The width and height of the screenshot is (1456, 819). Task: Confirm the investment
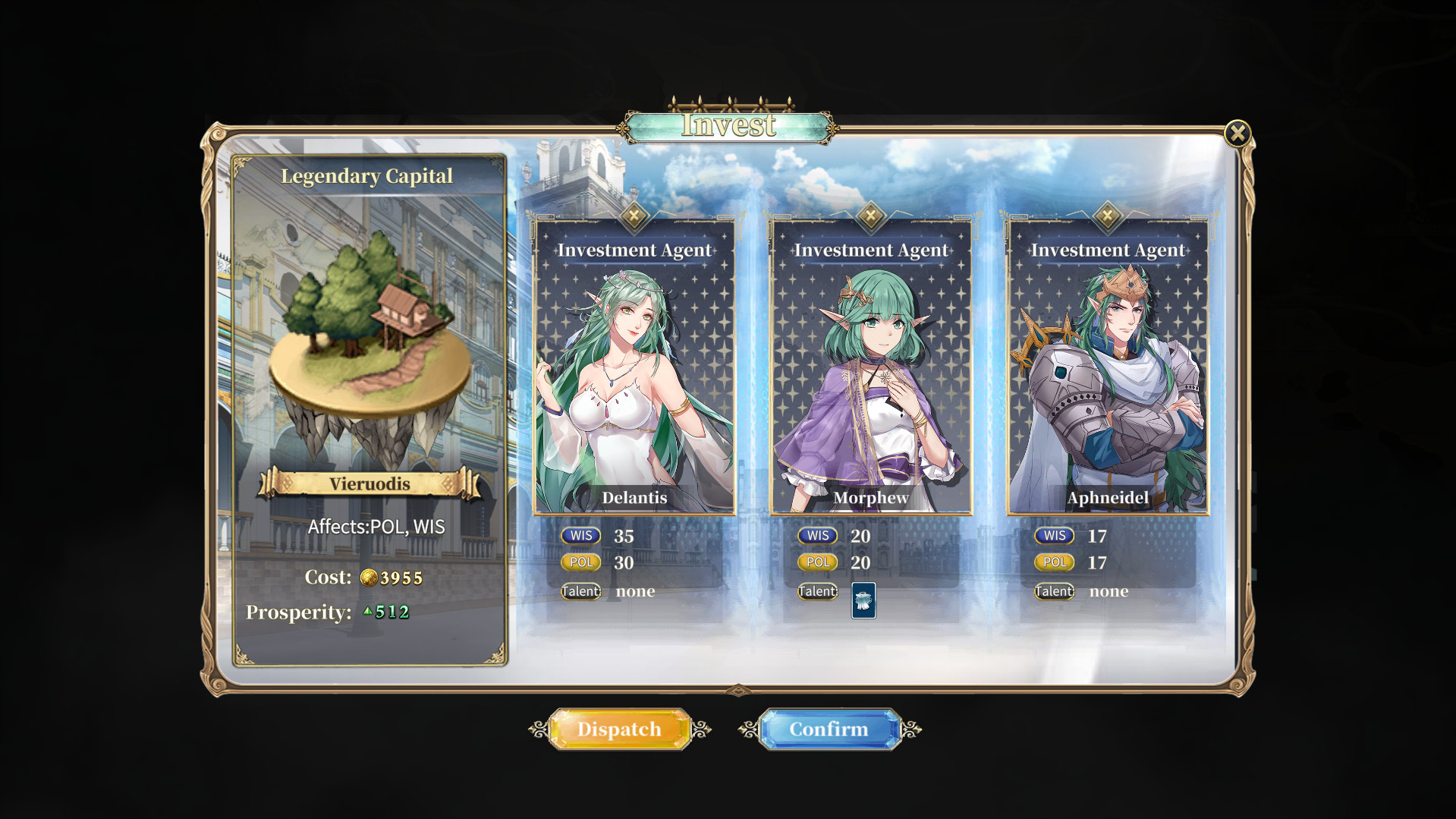[829, 729]
